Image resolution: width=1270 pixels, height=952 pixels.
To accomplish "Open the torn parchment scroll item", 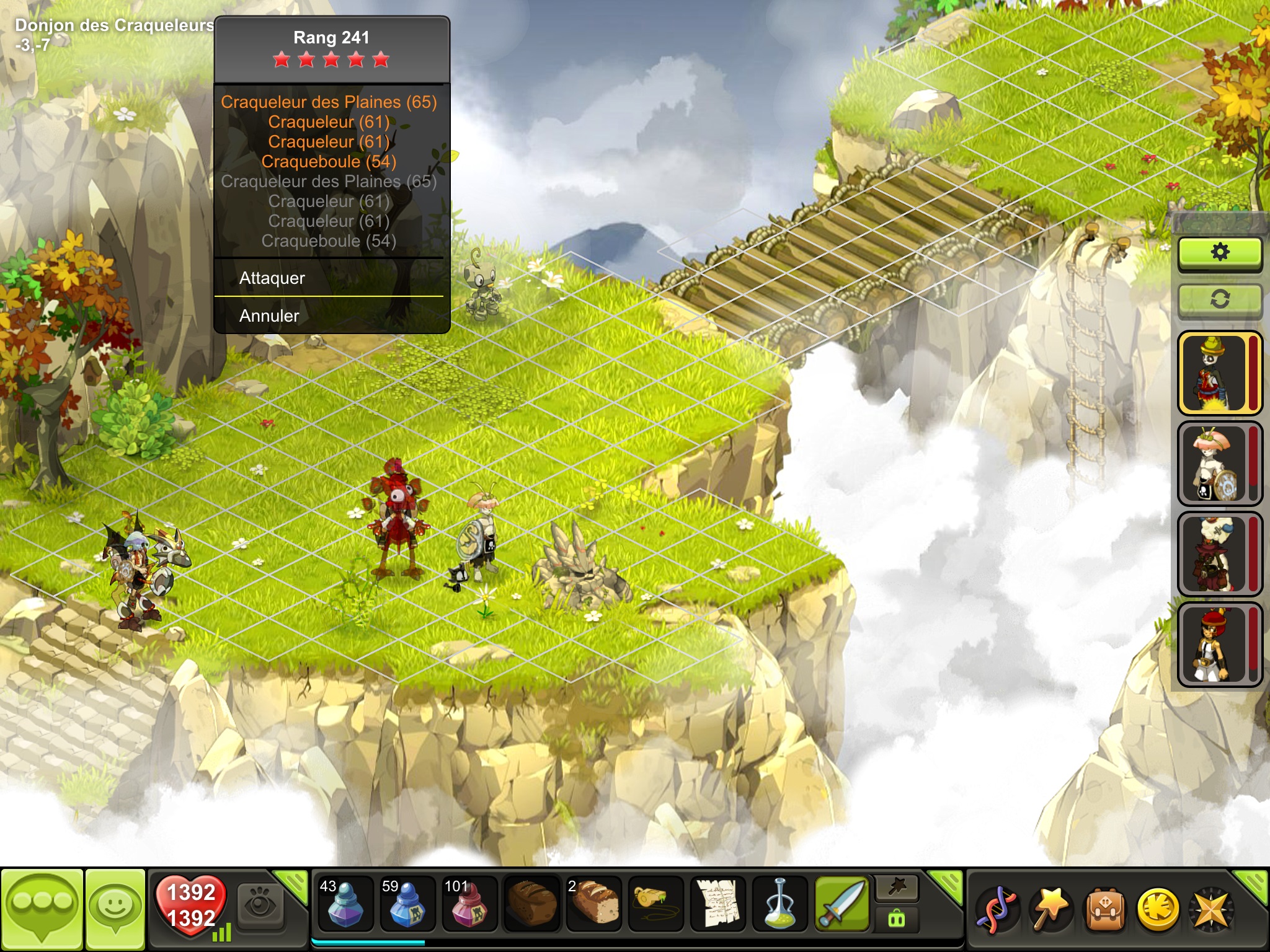I will 717,904.
